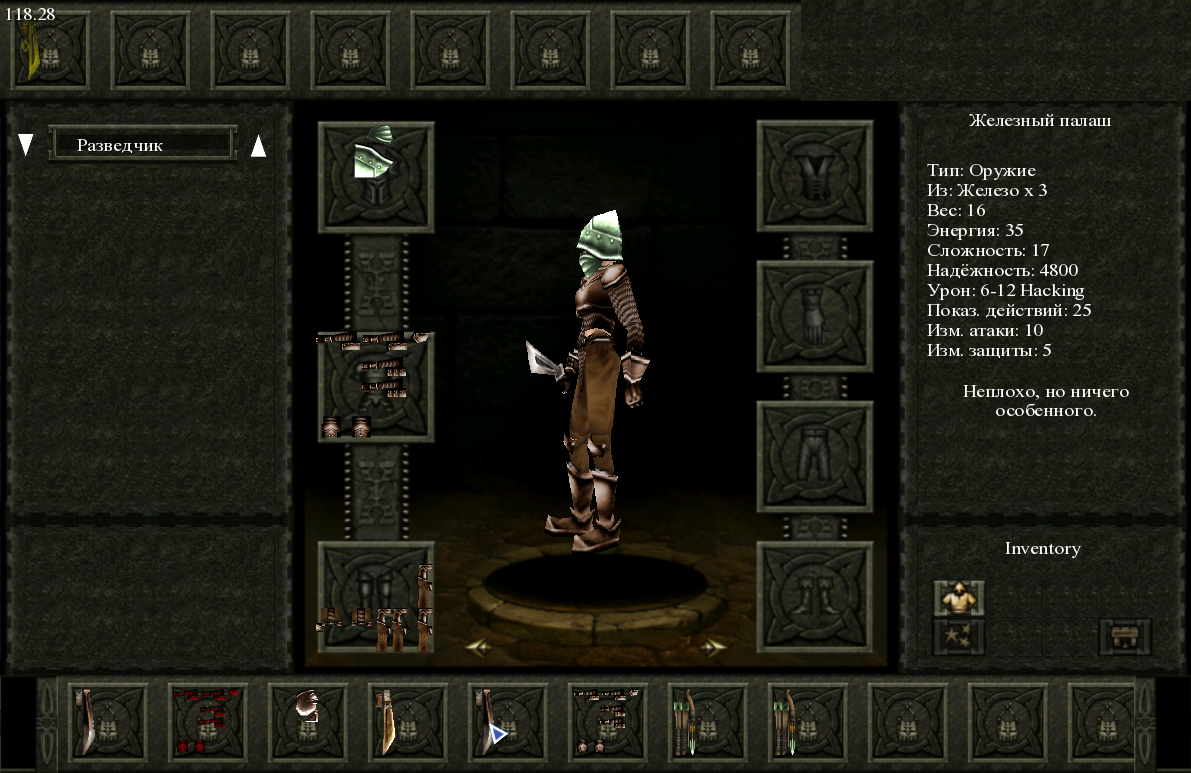The image size is (1191, 773).
Task: Select the leg greaves equipment slot
Action: pyautogui.click(x=376, y=597)
